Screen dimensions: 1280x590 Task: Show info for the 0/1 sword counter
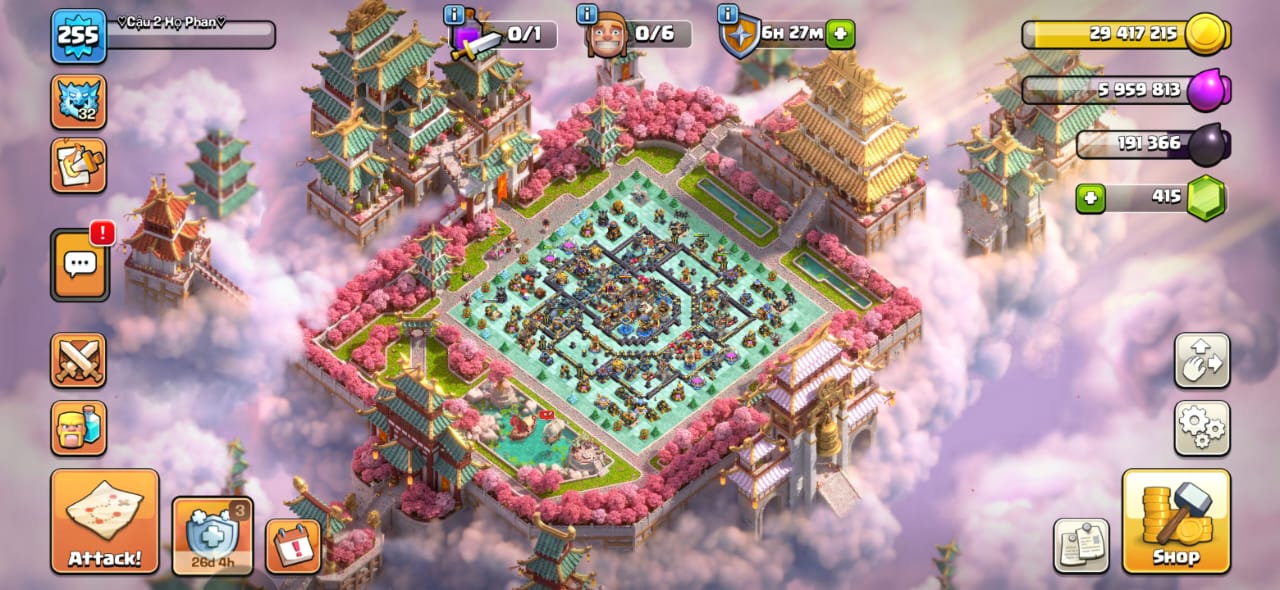coord(453,15)
